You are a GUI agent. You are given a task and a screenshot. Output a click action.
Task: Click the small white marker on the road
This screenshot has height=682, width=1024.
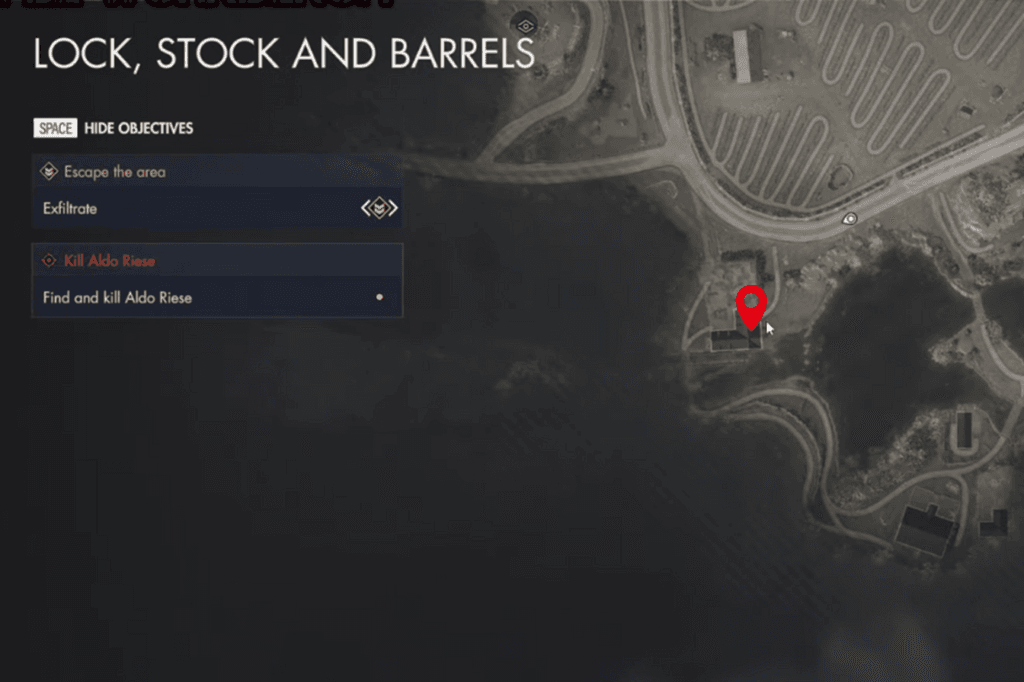tap(850, 217)
